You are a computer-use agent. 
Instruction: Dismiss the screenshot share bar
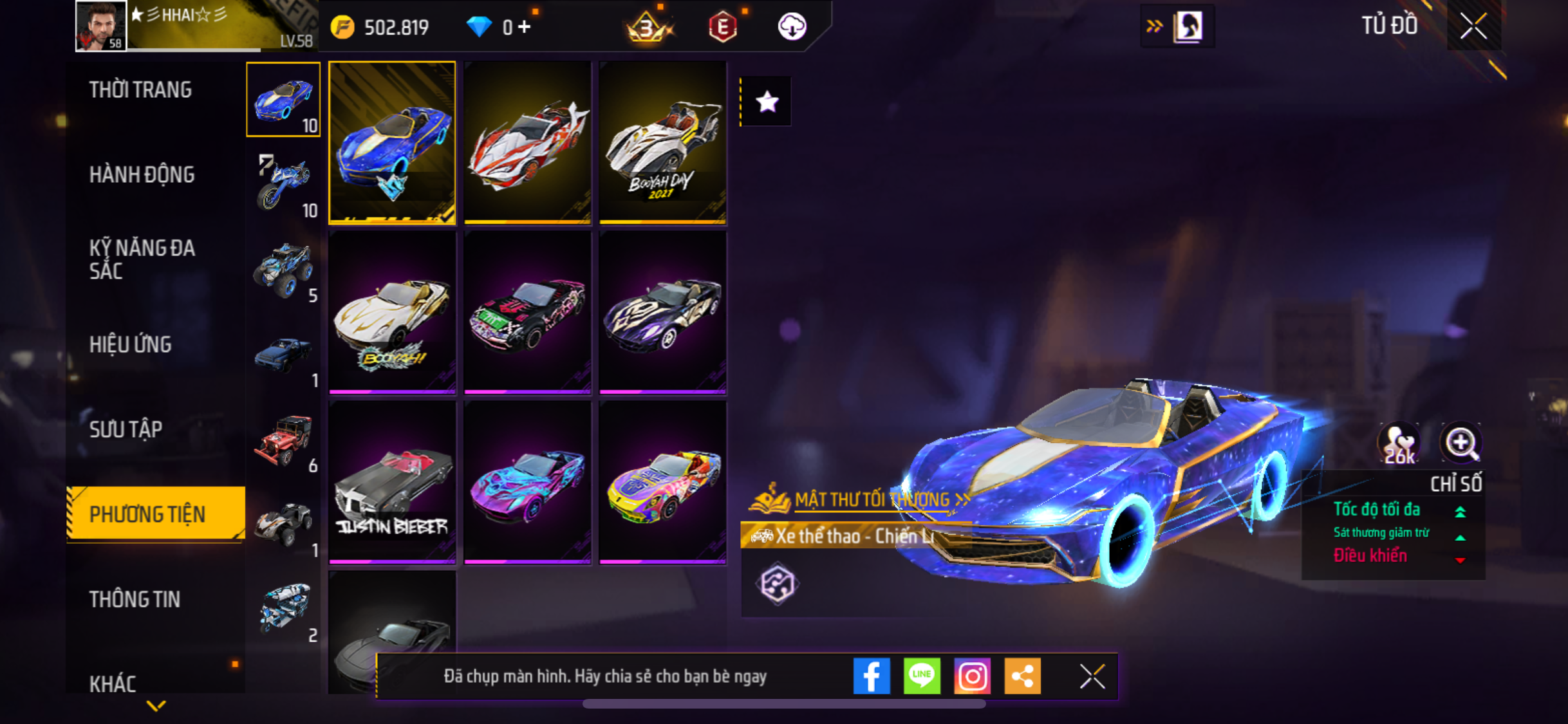pyautogui.click(x=1092, y=676)
